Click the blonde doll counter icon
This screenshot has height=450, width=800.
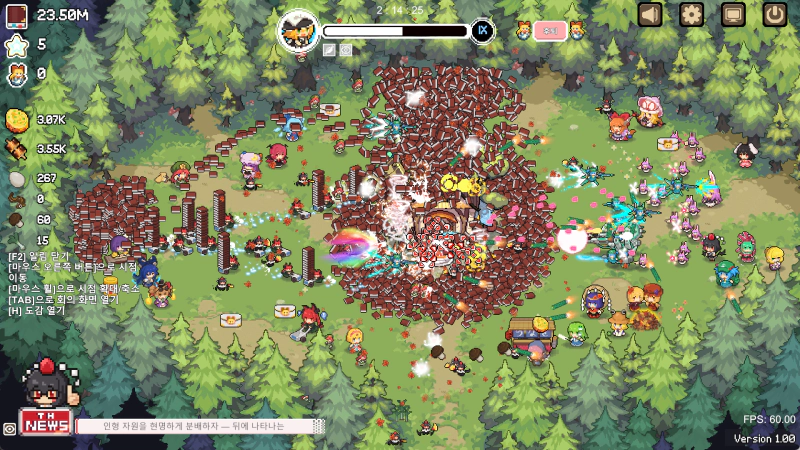[x=17, y=73]
